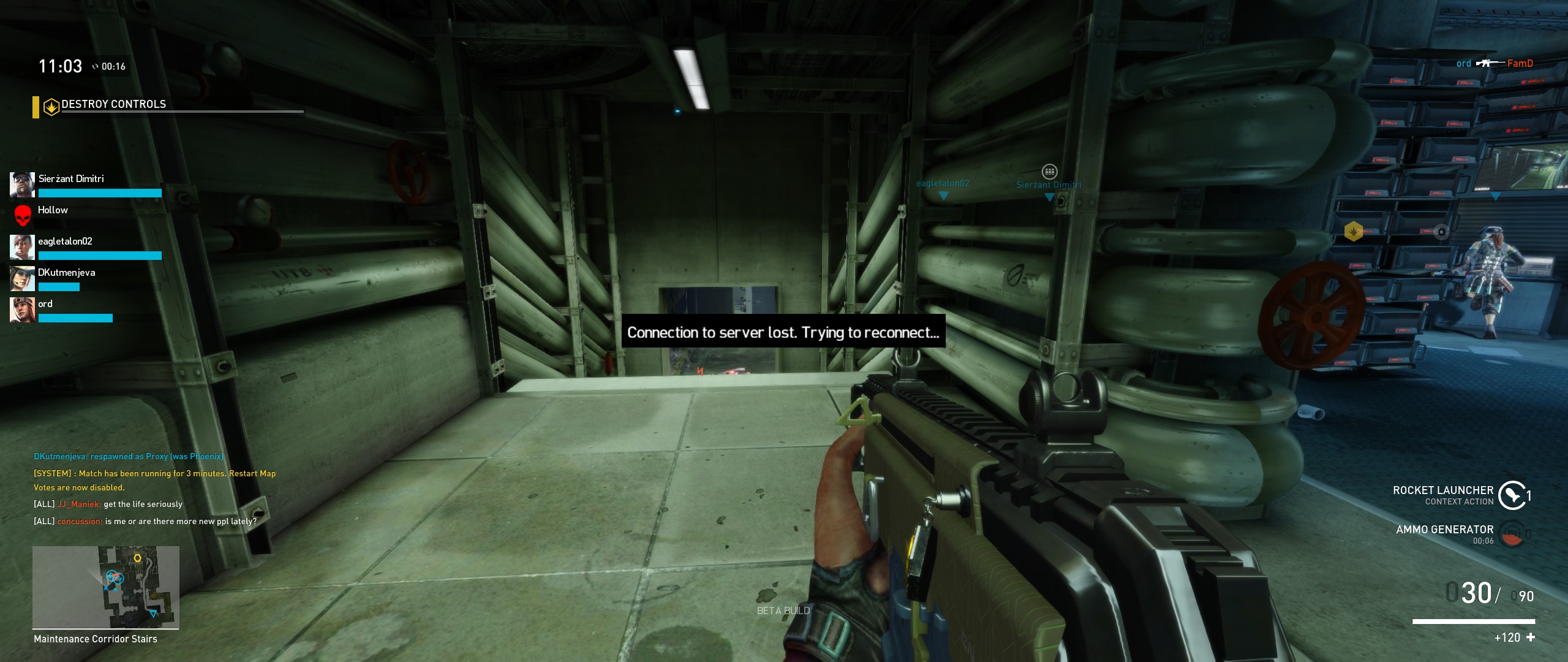
Task: Select ord's portrait in team list
Action: [22, 310]
